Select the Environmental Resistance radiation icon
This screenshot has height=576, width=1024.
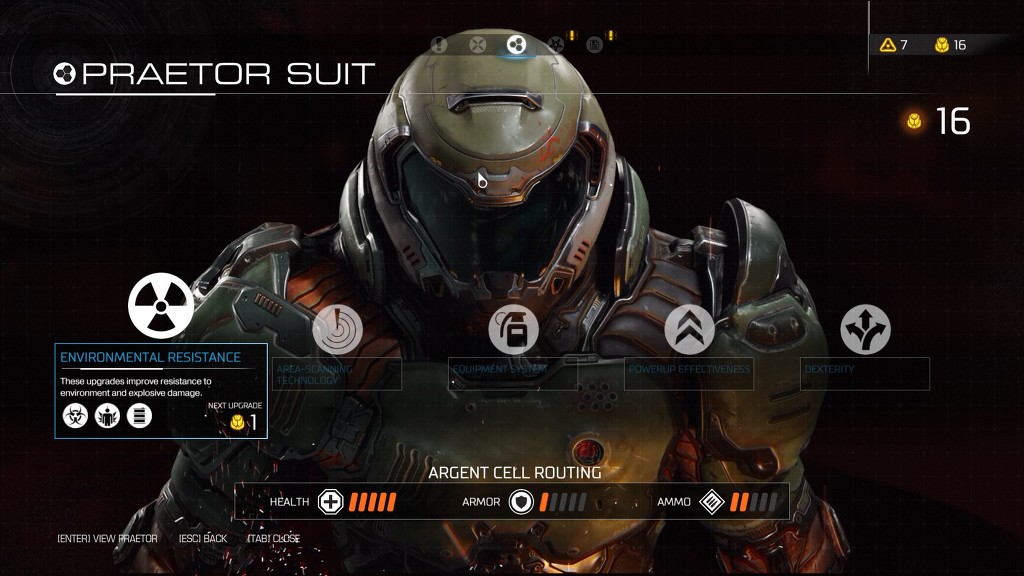[161, 305]
